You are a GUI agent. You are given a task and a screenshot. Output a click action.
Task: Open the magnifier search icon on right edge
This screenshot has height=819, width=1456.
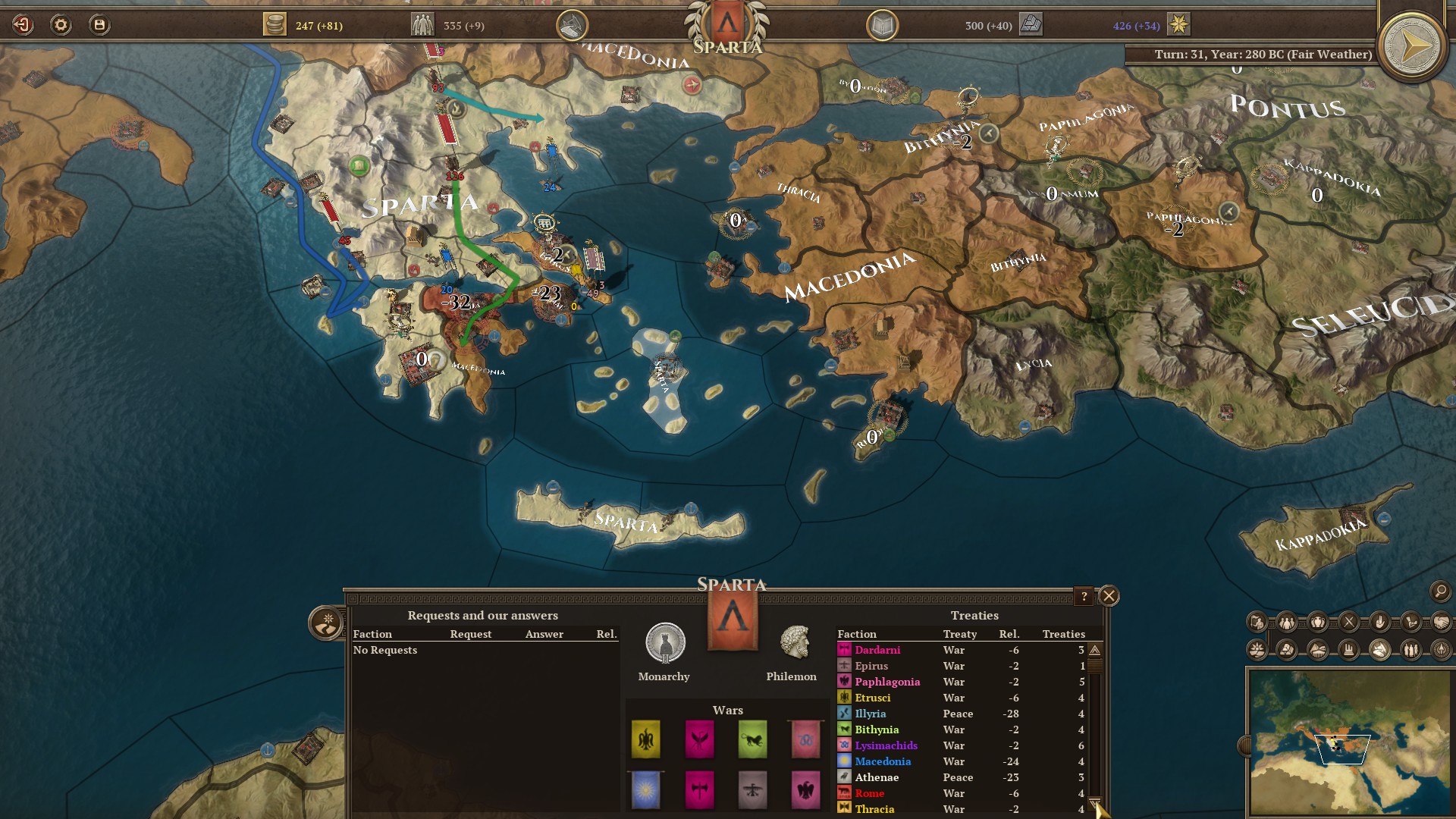click(1440, 592)
